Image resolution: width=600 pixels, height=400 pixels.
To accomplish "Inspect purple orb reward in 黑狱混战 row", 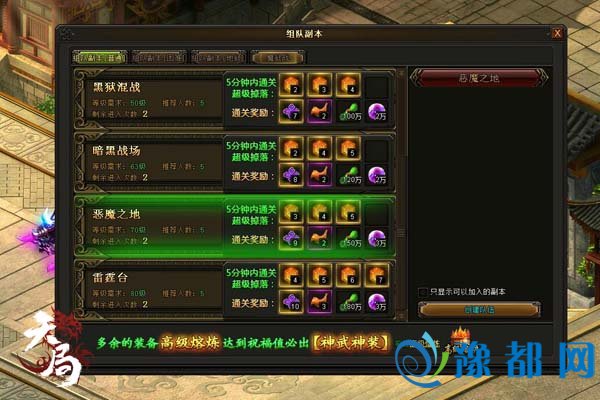I will click(377, 112).
